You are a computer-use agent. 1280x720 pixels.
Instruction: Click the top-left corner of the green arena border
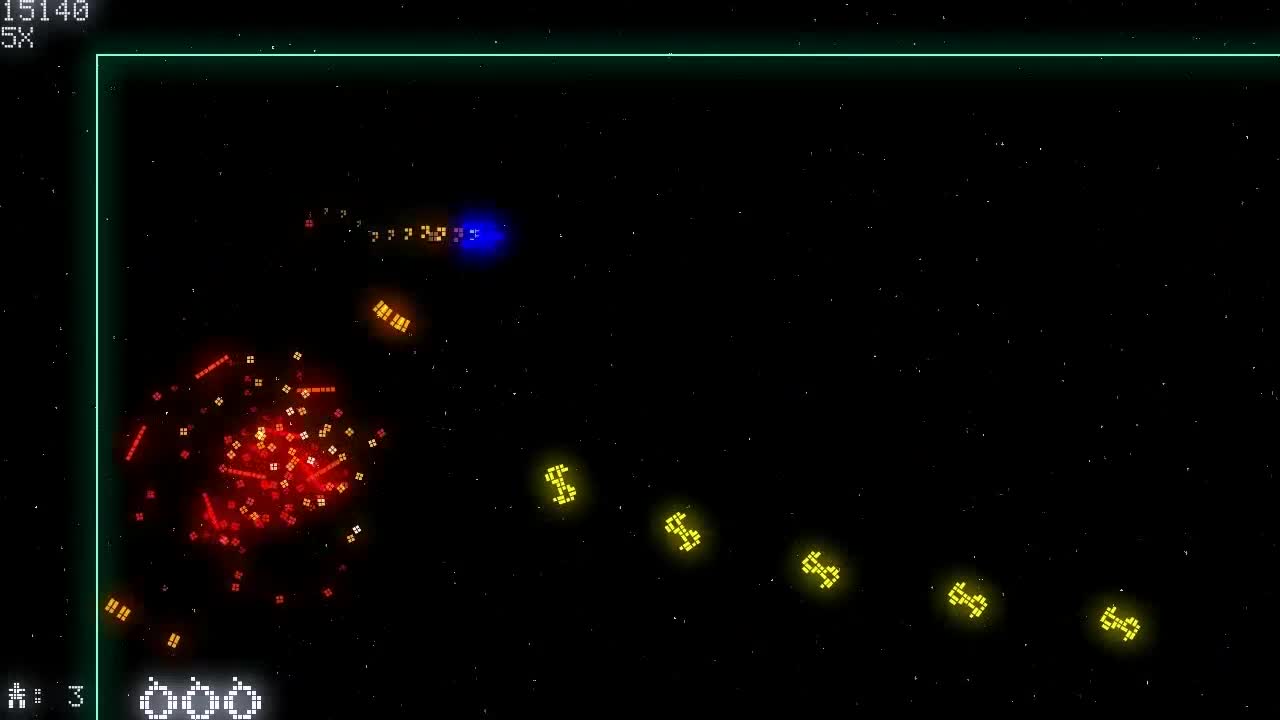click(97, 53)
